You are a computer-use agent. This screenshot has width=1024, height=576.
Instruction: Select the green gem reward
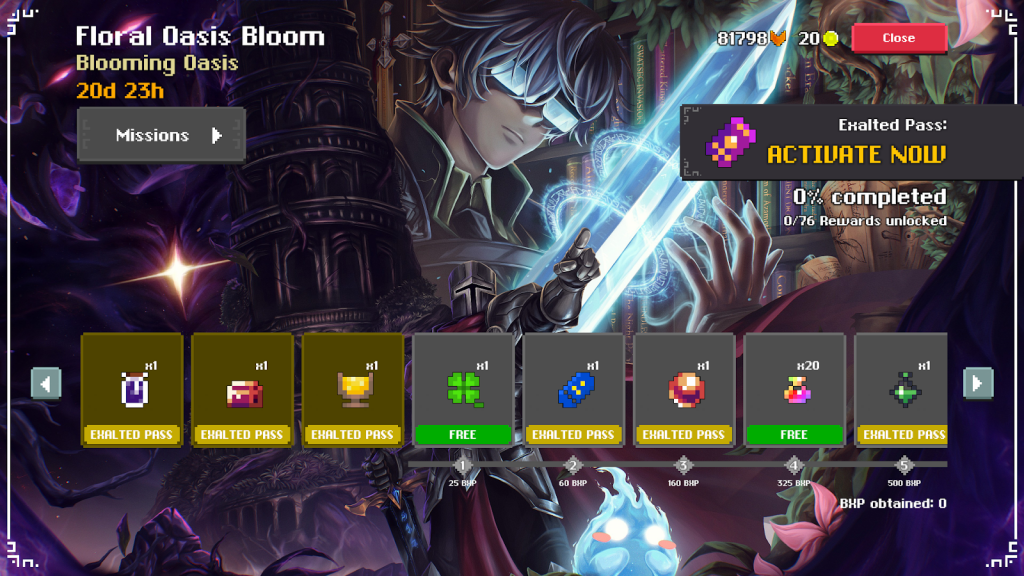click(902, 389)
